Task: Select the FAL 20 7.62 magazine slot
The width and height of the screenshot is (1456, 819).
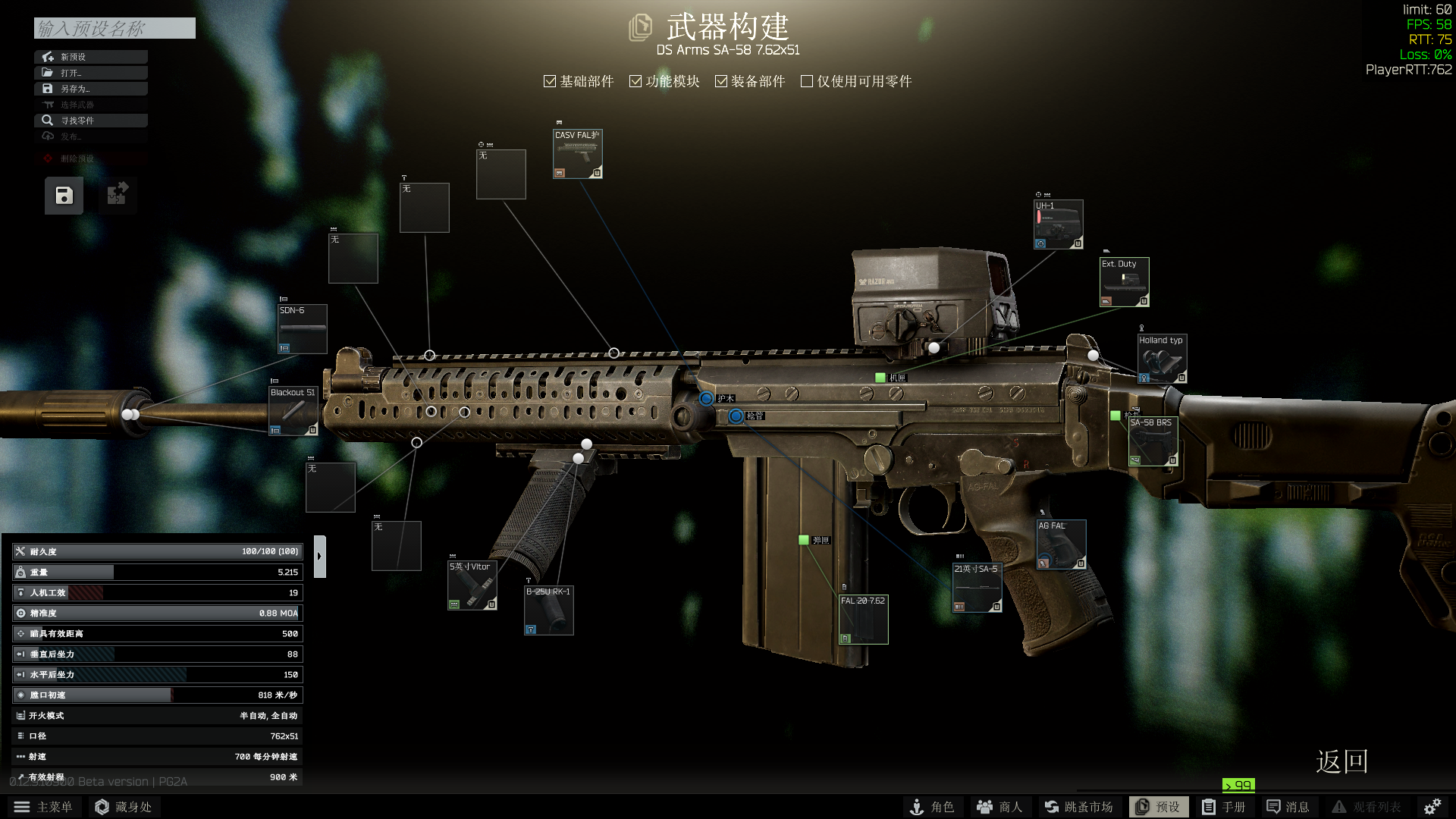Action: point(863,620)
